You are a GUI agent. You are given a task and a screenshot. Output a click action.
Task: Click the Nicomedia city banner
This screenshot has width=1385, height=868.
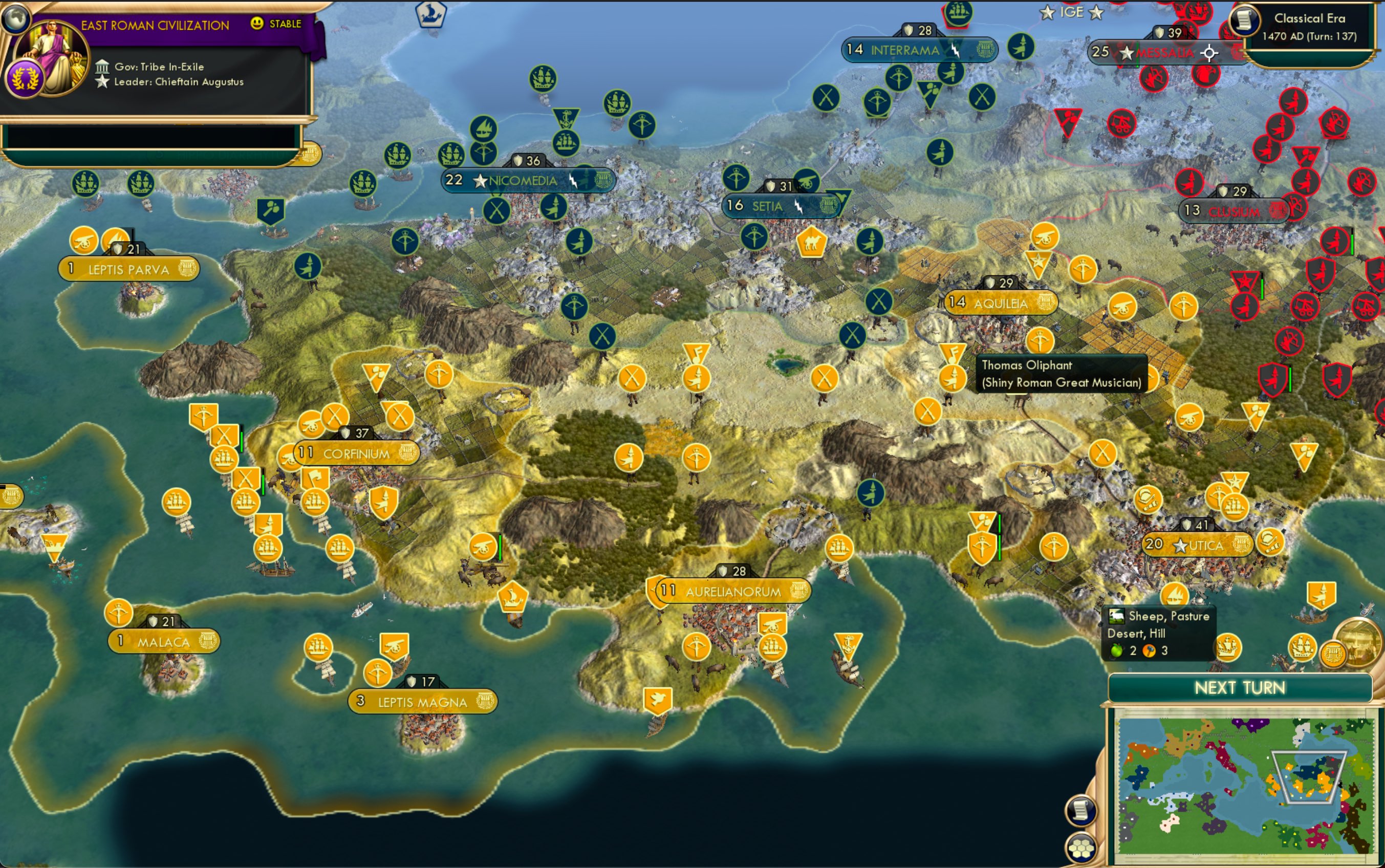(523, 181)
